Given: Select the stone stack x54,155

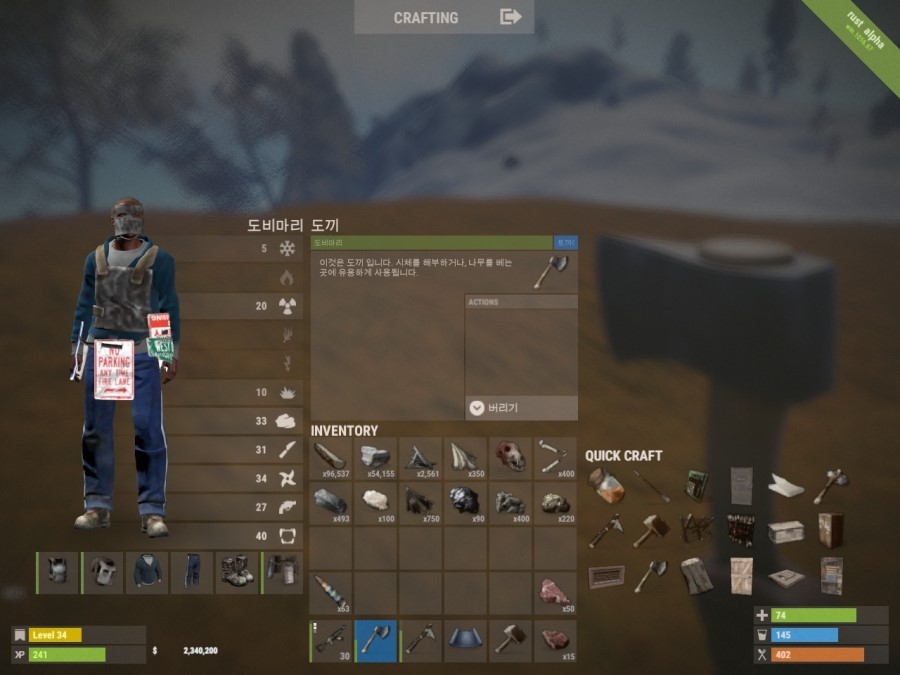Looking at the screenshot, I should click(x=376, y=458).
